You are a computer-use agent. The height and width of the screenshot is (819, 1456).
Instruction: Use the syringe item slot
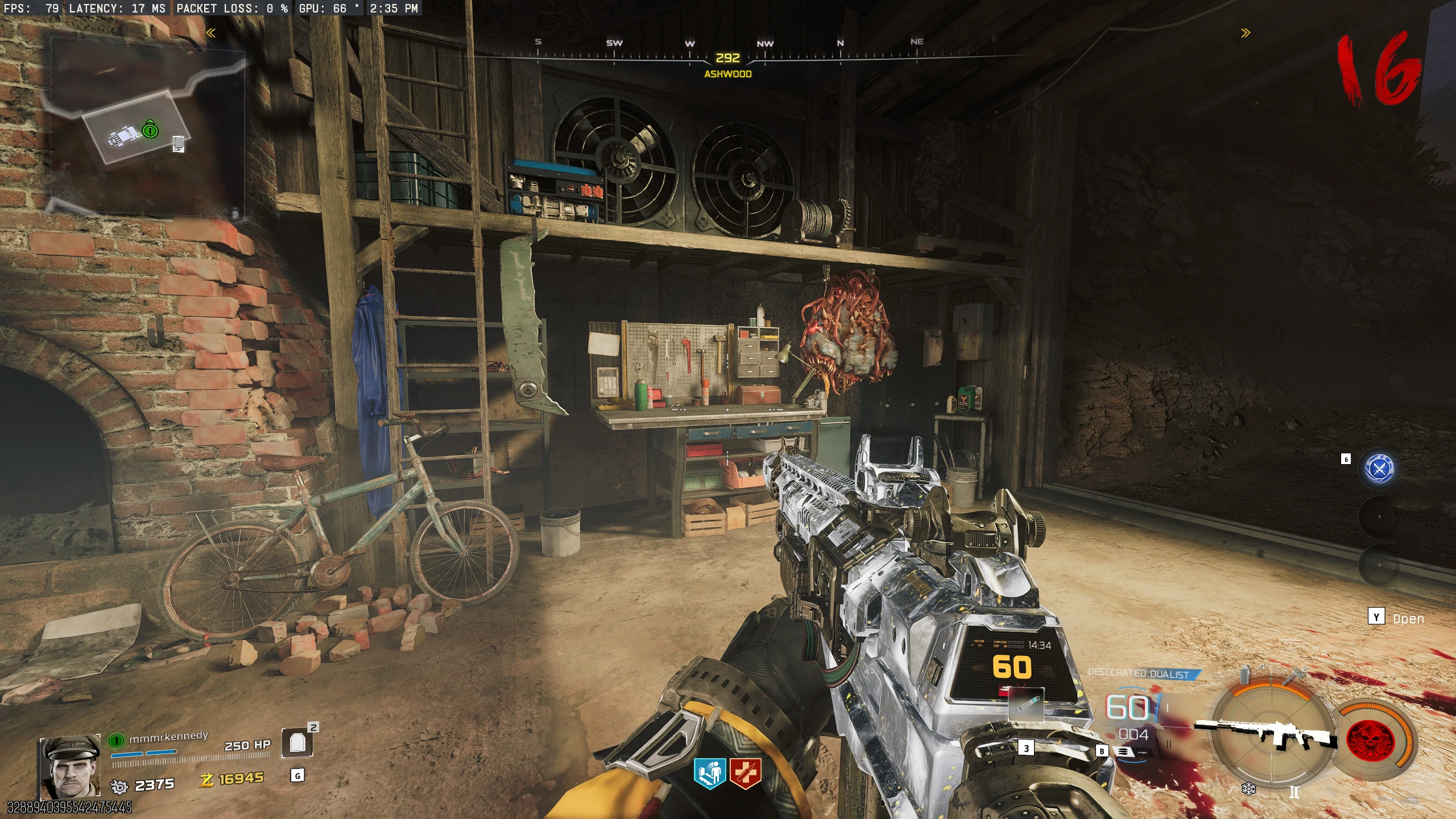1025,706
